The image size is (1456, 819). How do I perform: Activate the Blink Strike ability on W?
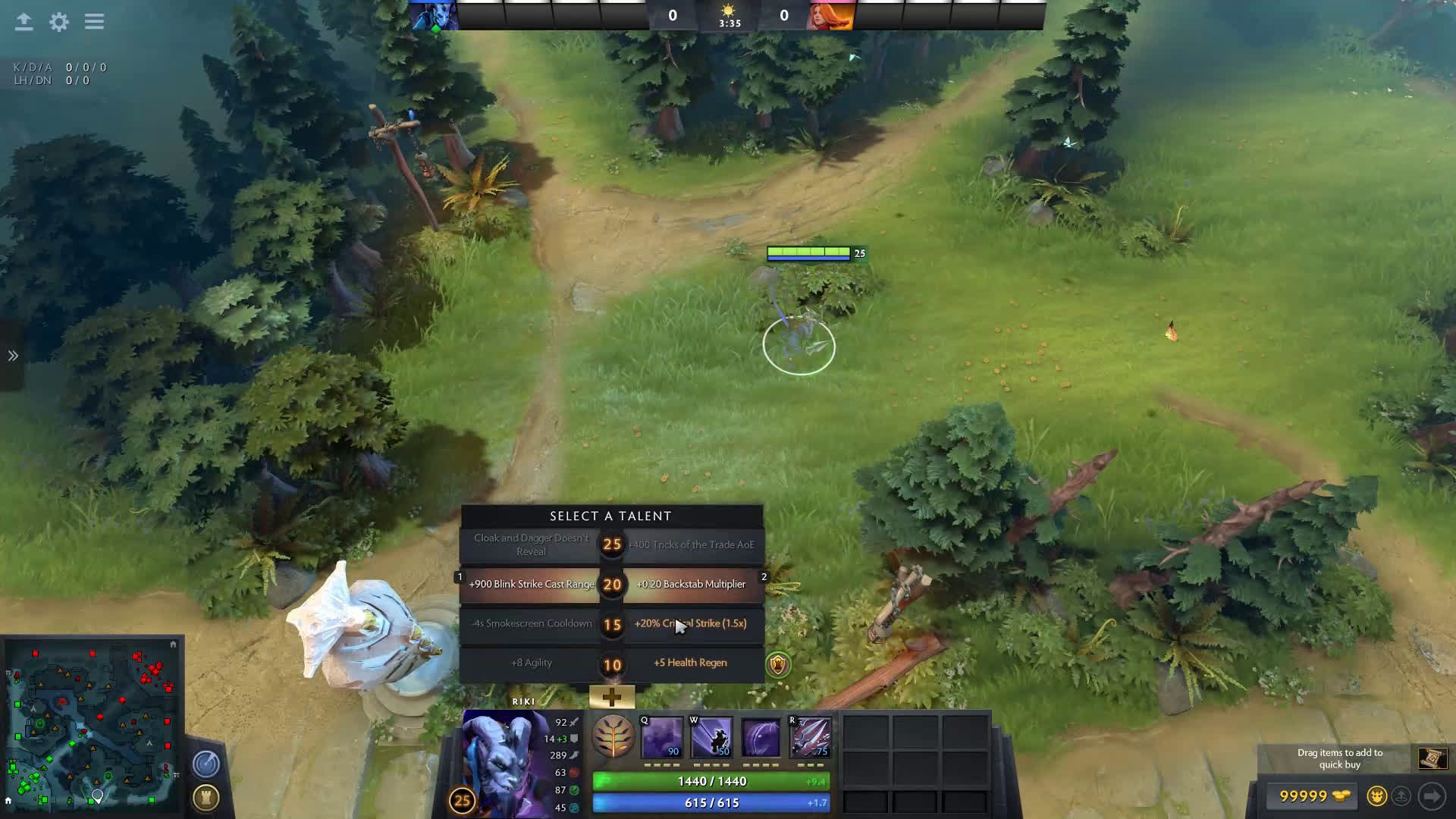coord(711,737)
